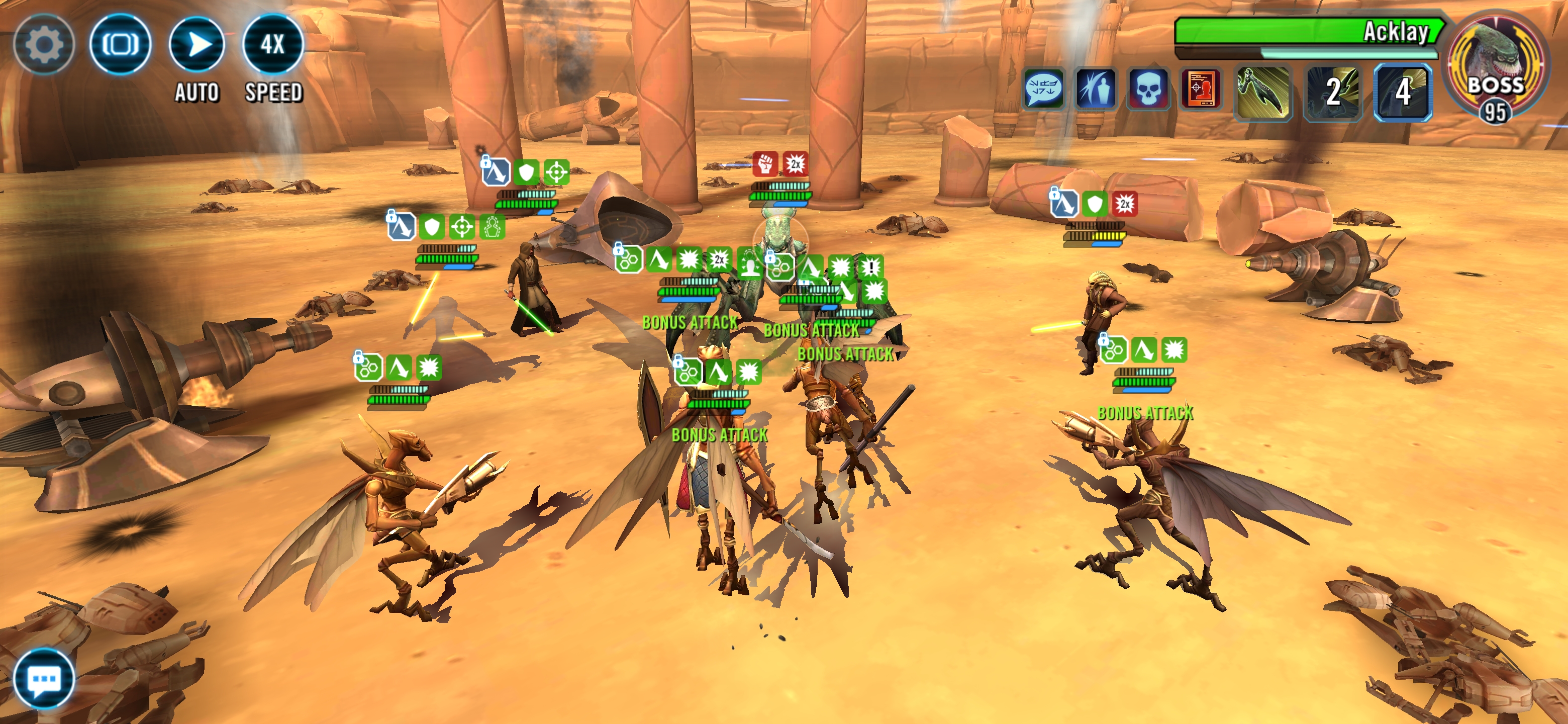View the ability with 2-turn cooldown
Viewport: 1568px width, 724px height.
(x=1332, y=92)
